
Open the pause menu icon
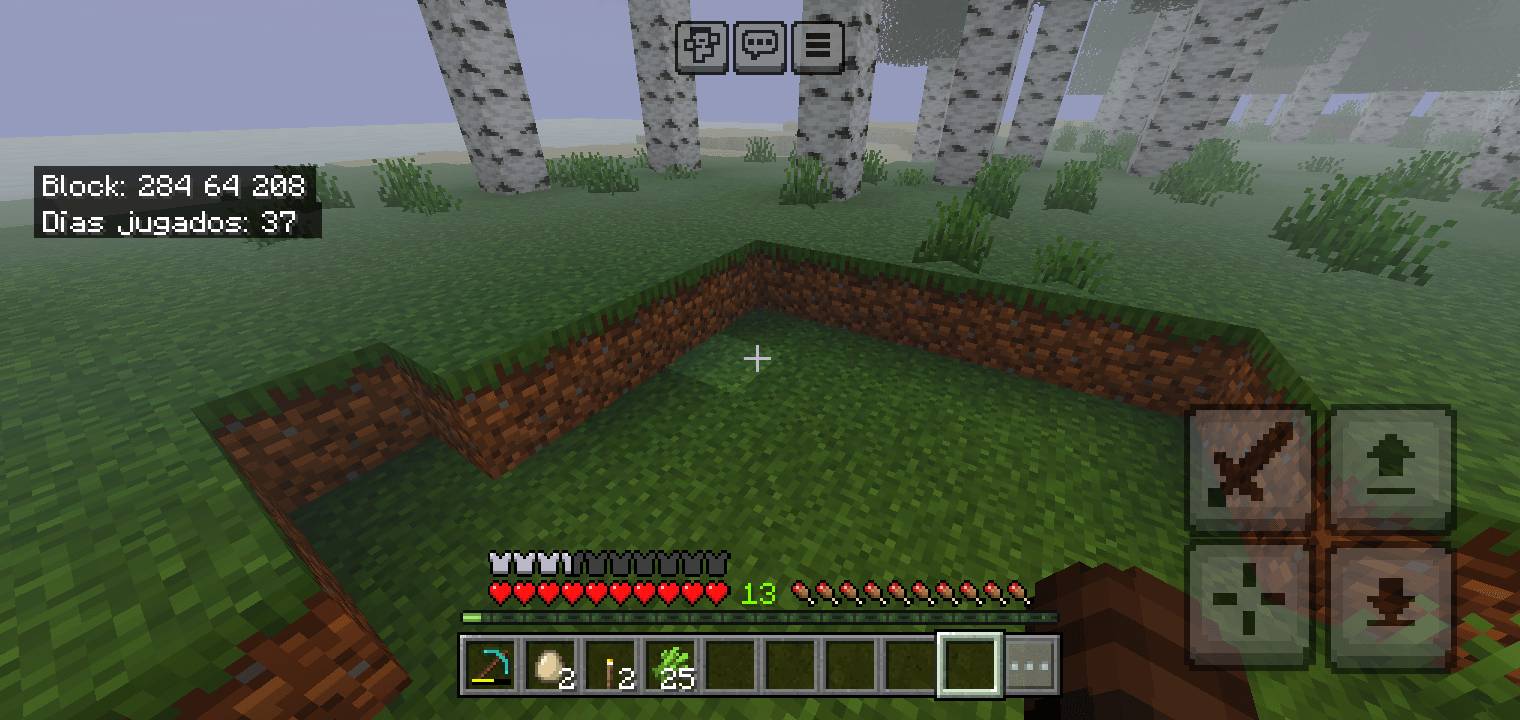pyautogui.click(x=817, y=46)
